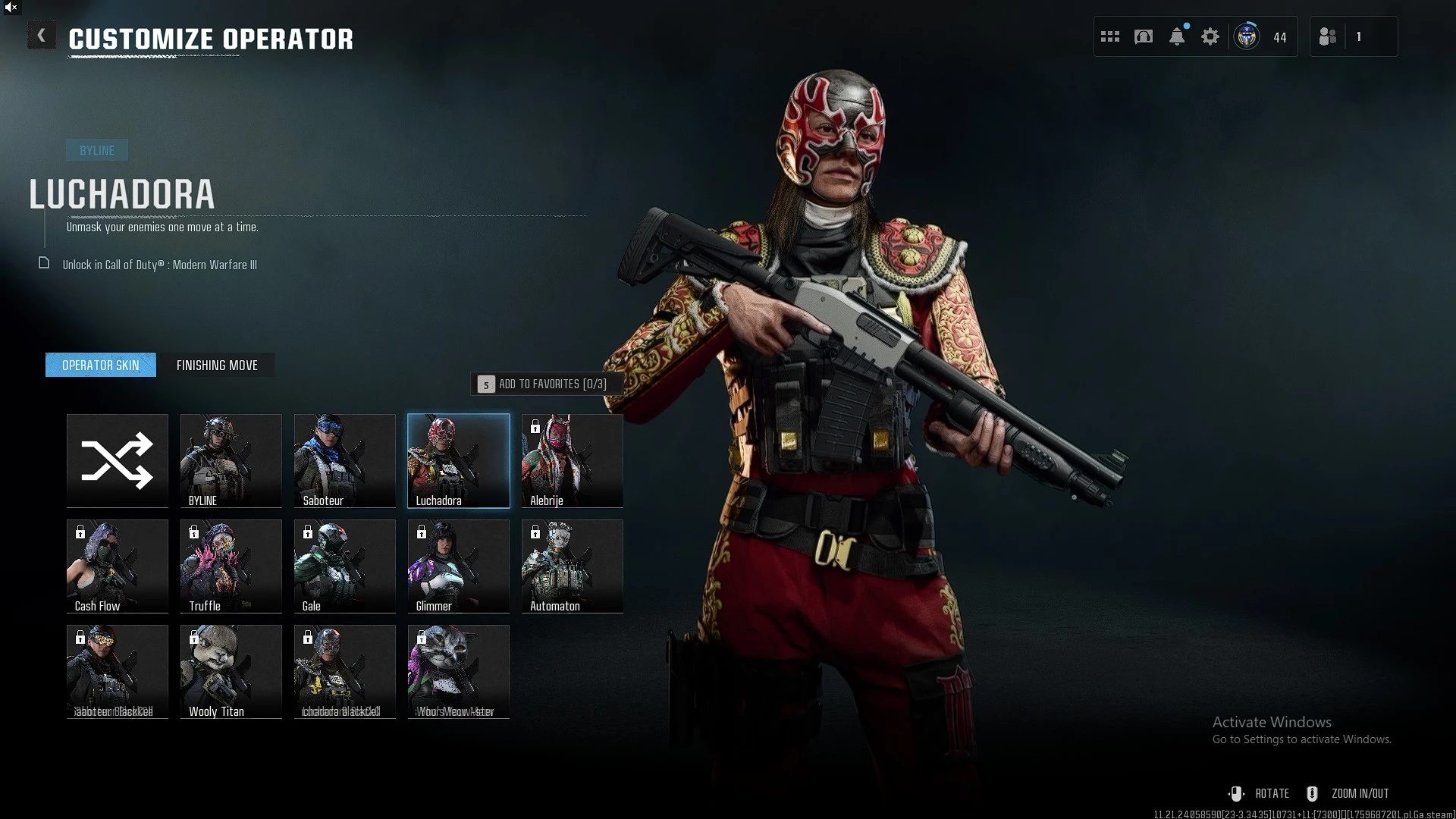Pick the Truffle operator skin

(x=231, y=566)
